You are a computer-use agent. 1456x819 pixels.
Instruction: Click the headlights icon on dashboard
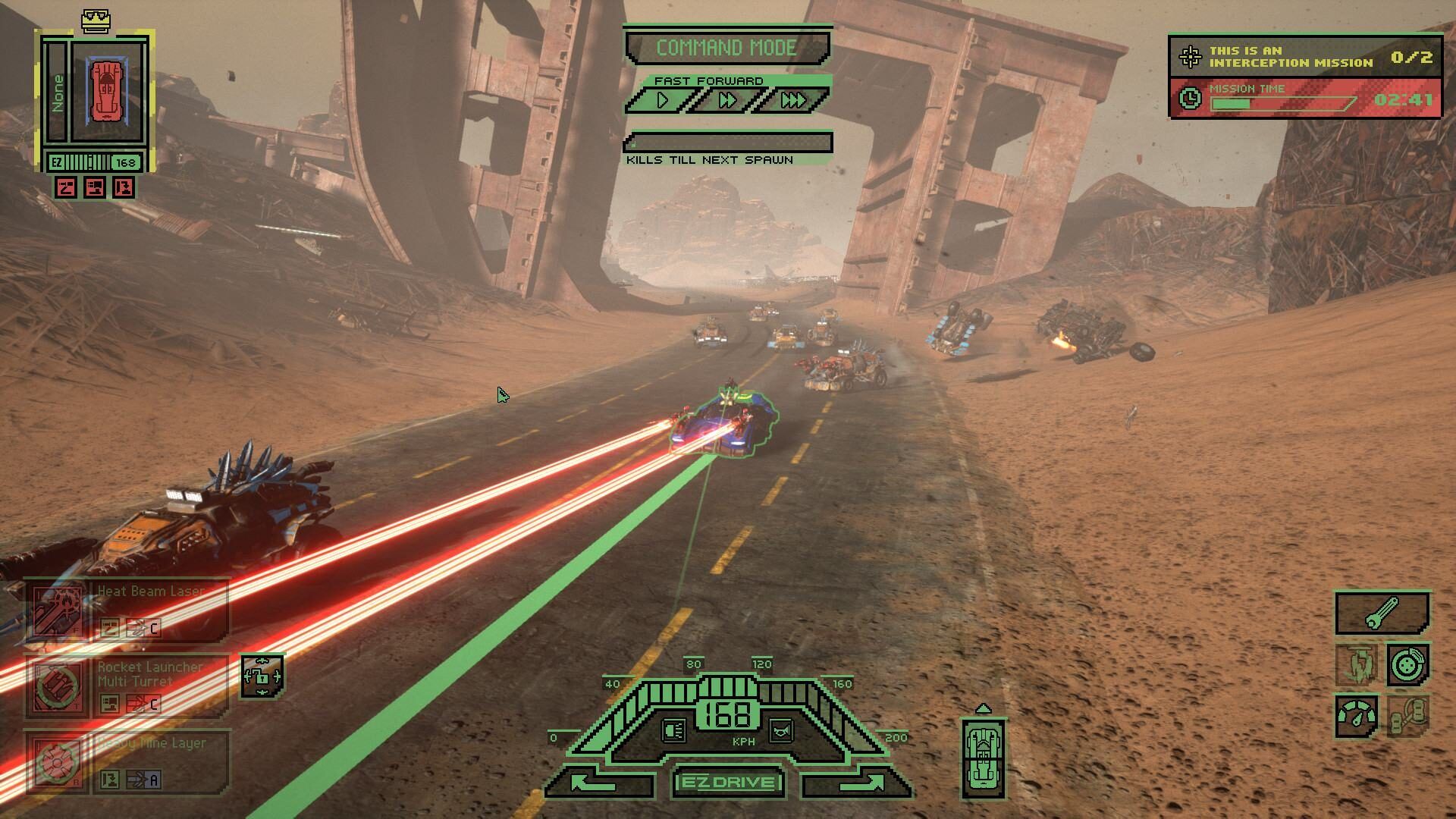673,730
